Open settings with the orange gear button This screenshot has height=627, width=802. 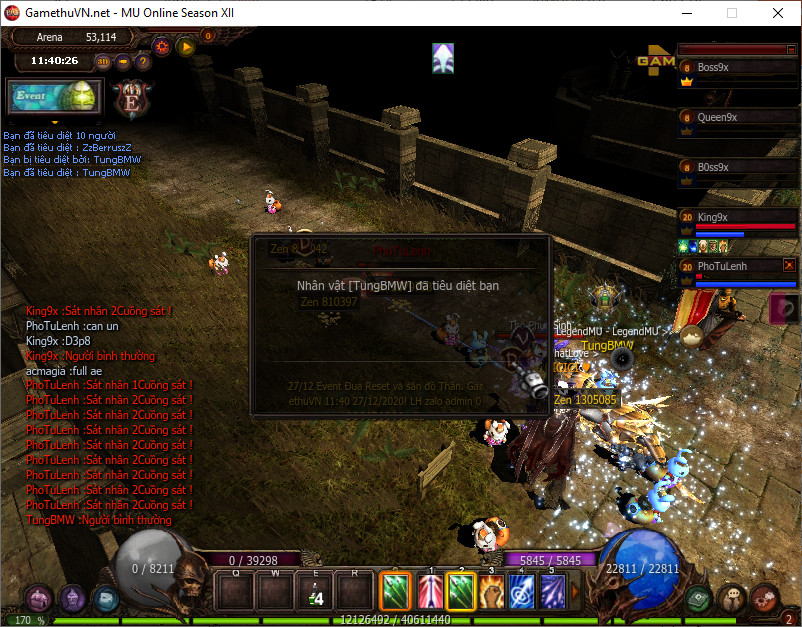click(x=162, y=46)
